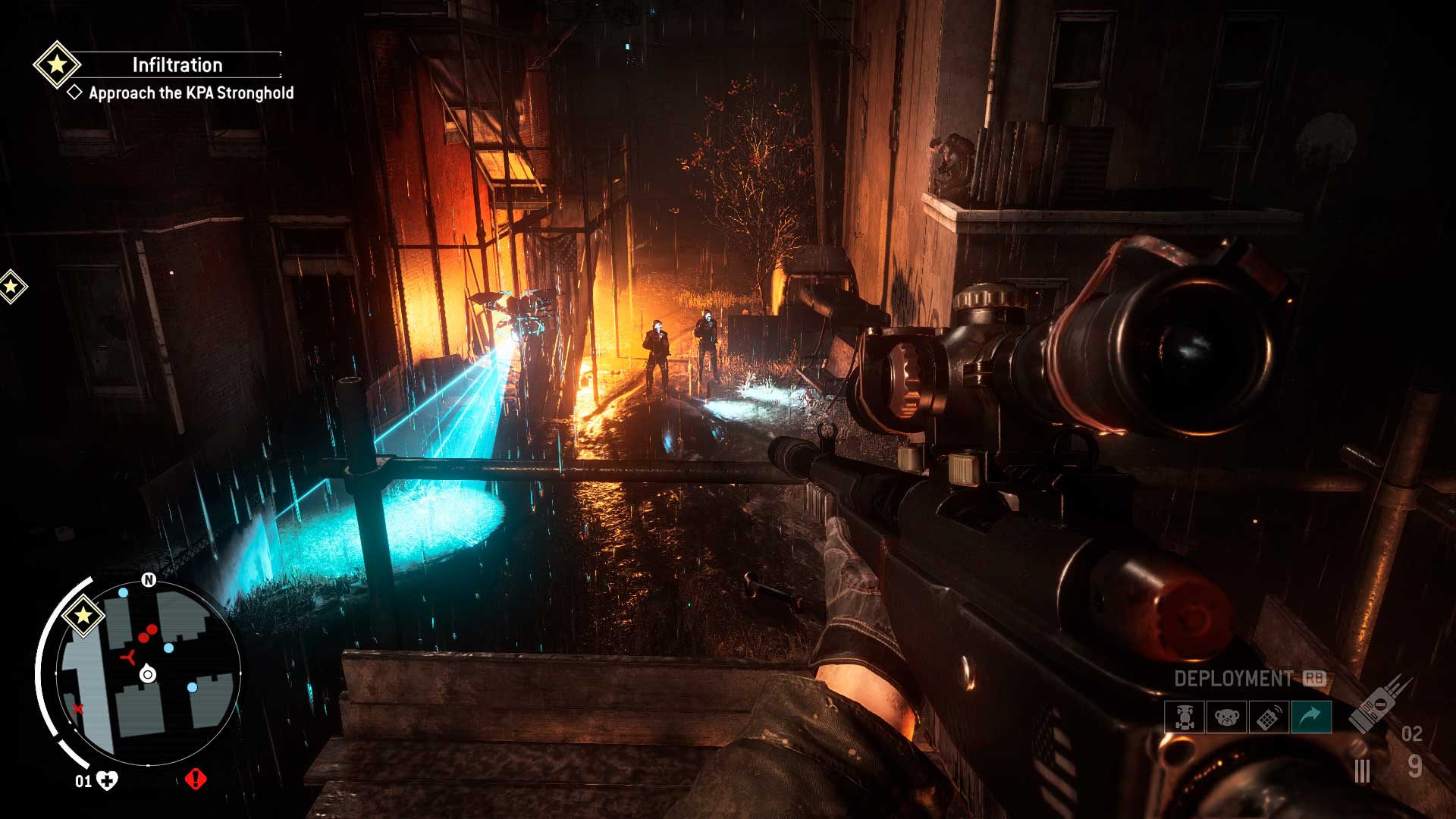The height and width of the screenshot is (819, 1456).
Task: Select the RC car deployment slot
Action: click(x=1185, y=717)
